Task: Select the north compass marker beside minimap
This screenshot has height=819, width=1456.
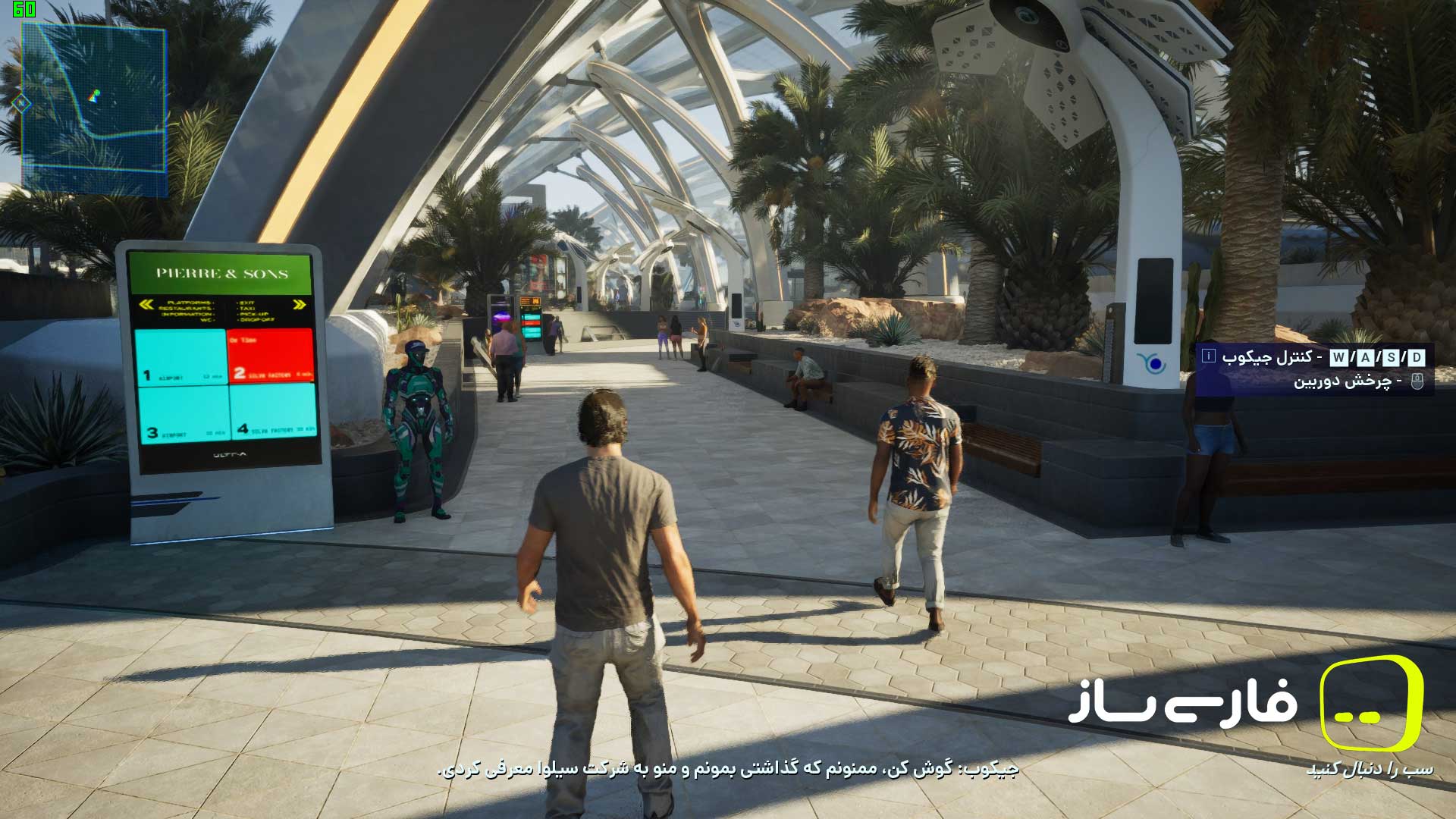Action: coord(22,102)
